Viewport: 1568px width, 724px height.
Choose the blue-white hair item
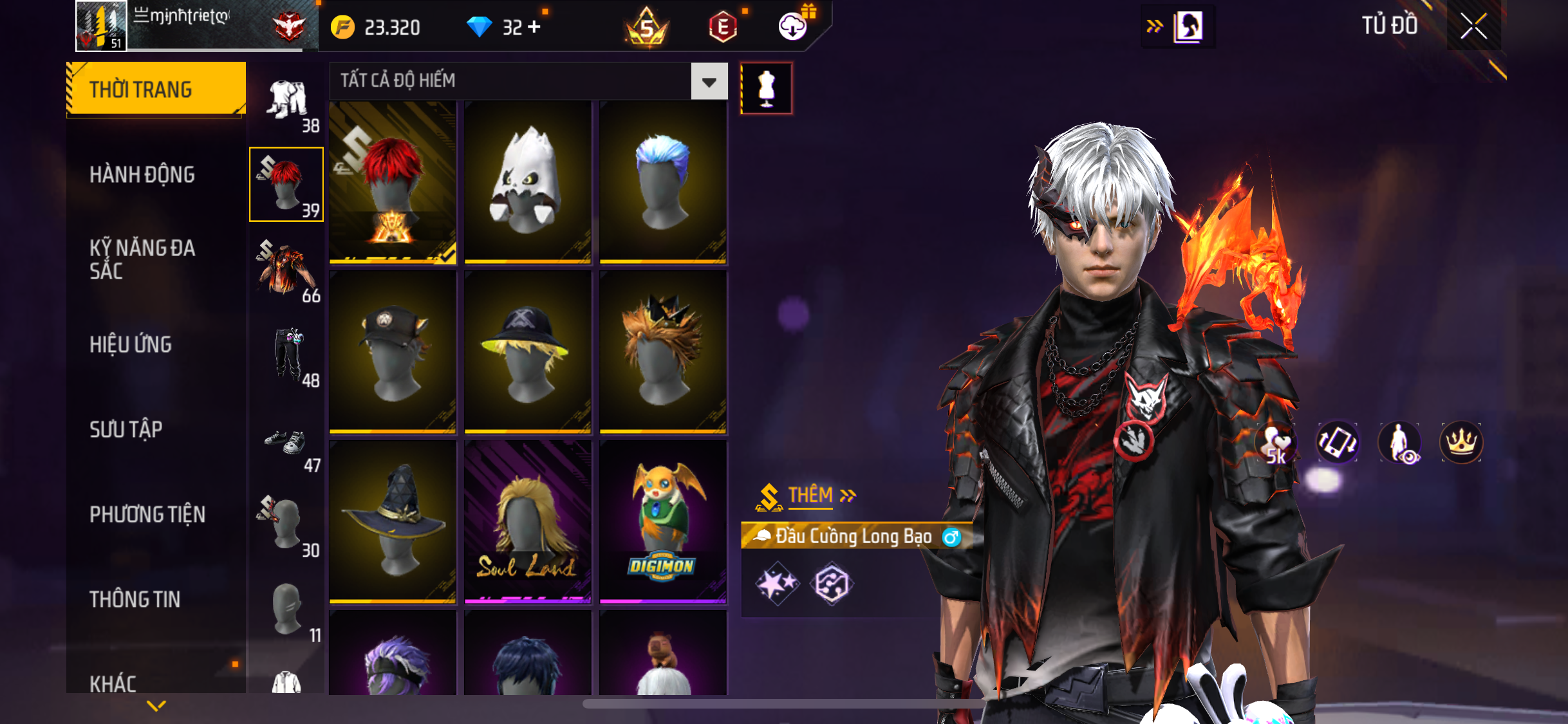[662, 181]
